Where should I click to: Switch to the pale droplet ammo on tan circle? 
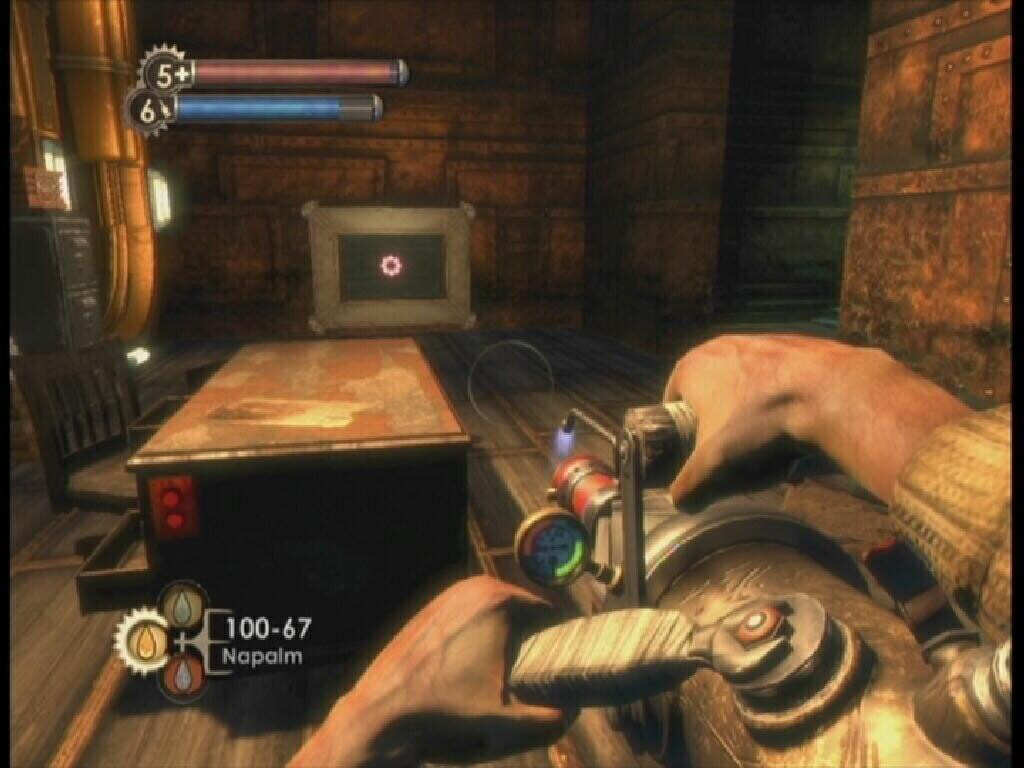[x=182, y=604]
